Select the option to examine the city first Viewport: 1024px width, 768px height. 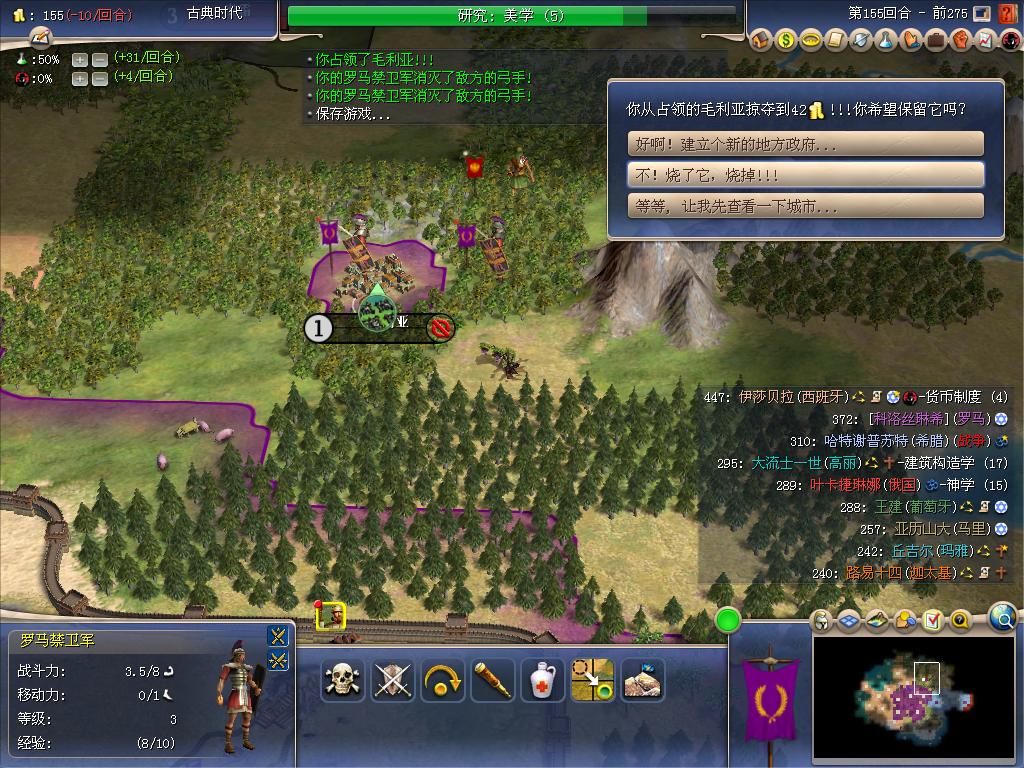(805, 206)
